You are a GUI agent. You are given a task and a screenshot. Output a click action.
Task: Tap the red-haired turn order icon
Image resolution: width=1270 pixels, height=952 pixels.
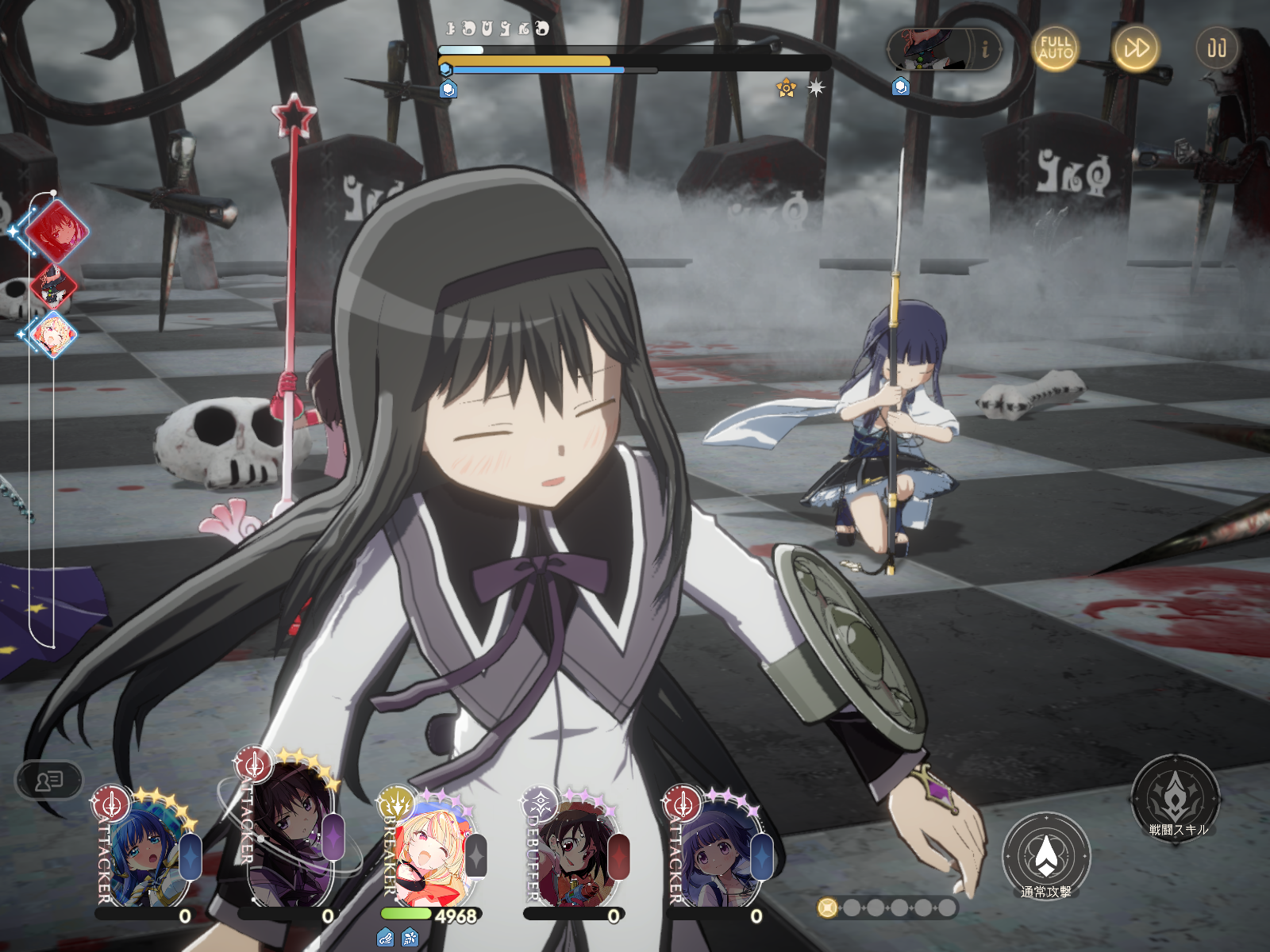(56, 231)
